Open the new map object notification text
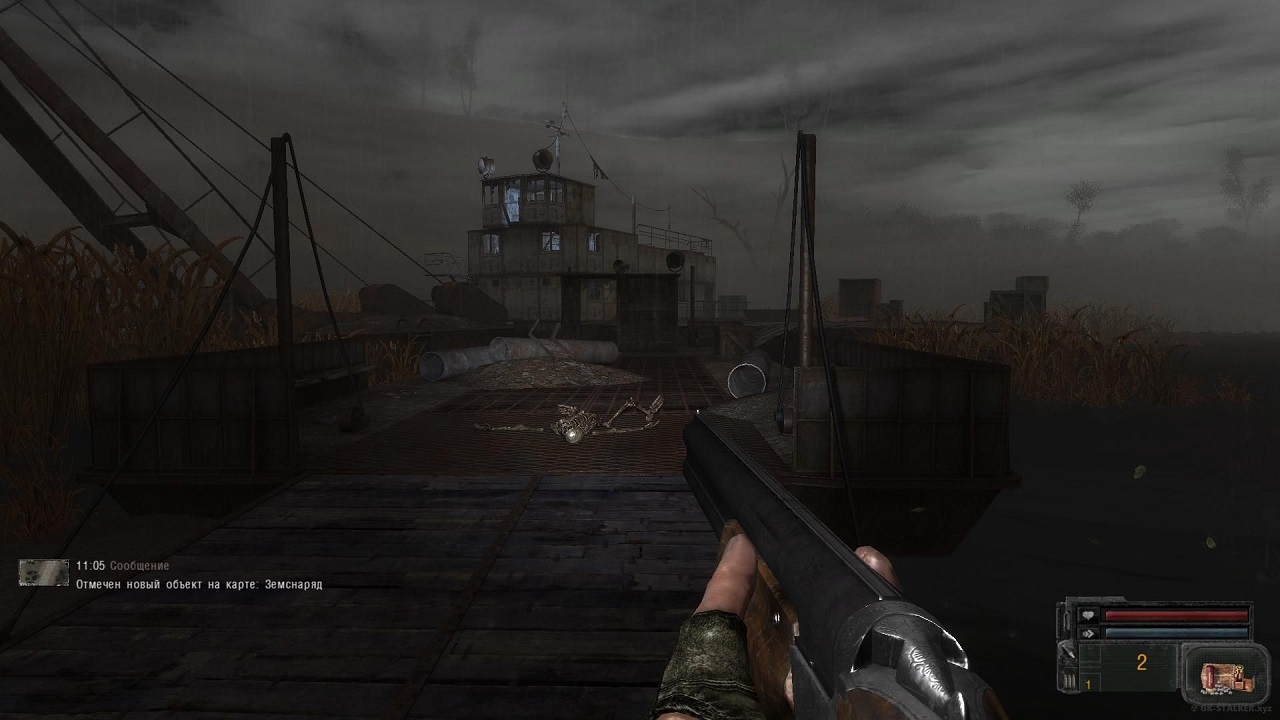Image resolution: width=1280 pixels, height=720 pixels. [199, 584]
